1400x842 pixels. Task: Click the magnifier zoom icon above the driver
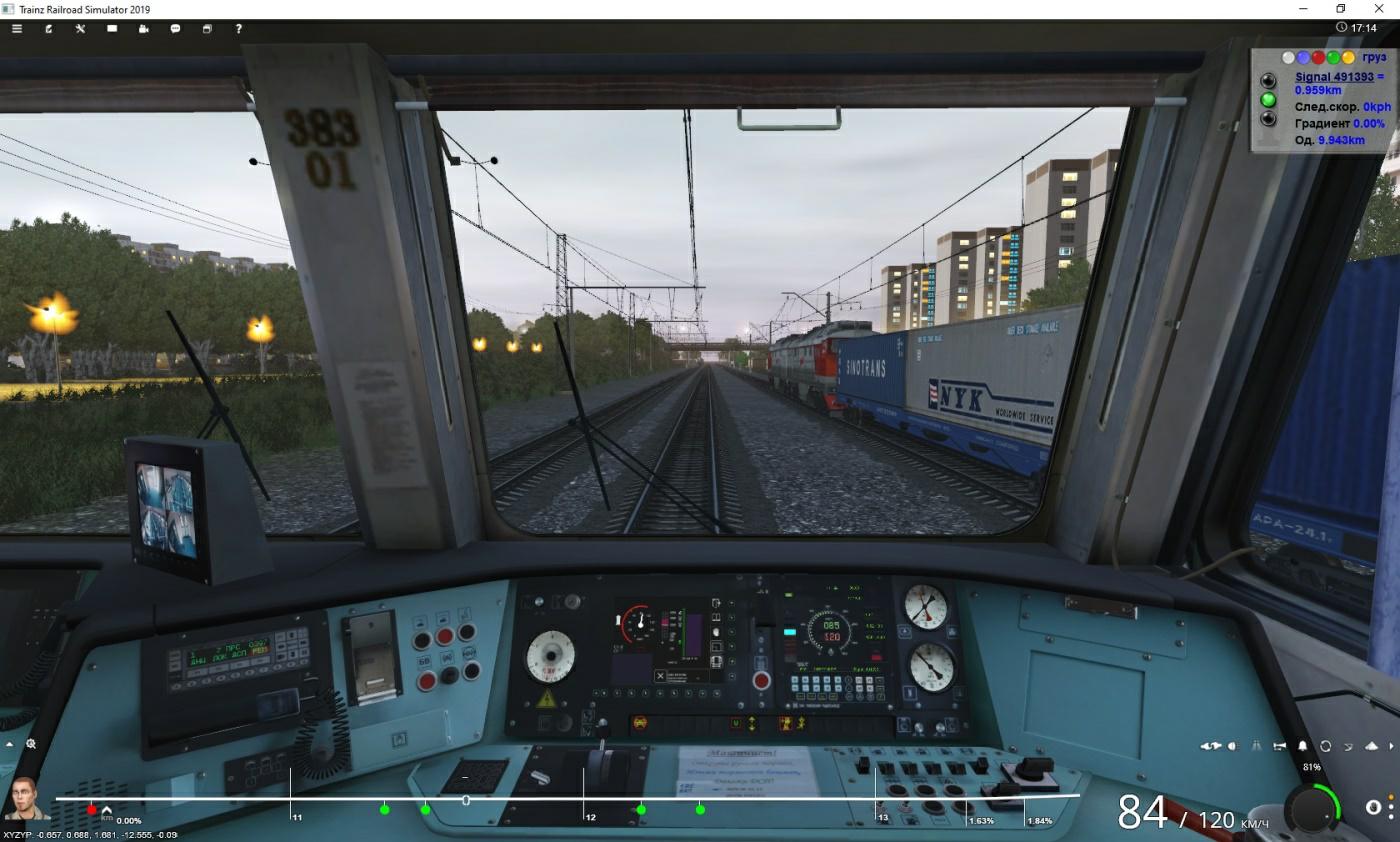coord(31,744)
